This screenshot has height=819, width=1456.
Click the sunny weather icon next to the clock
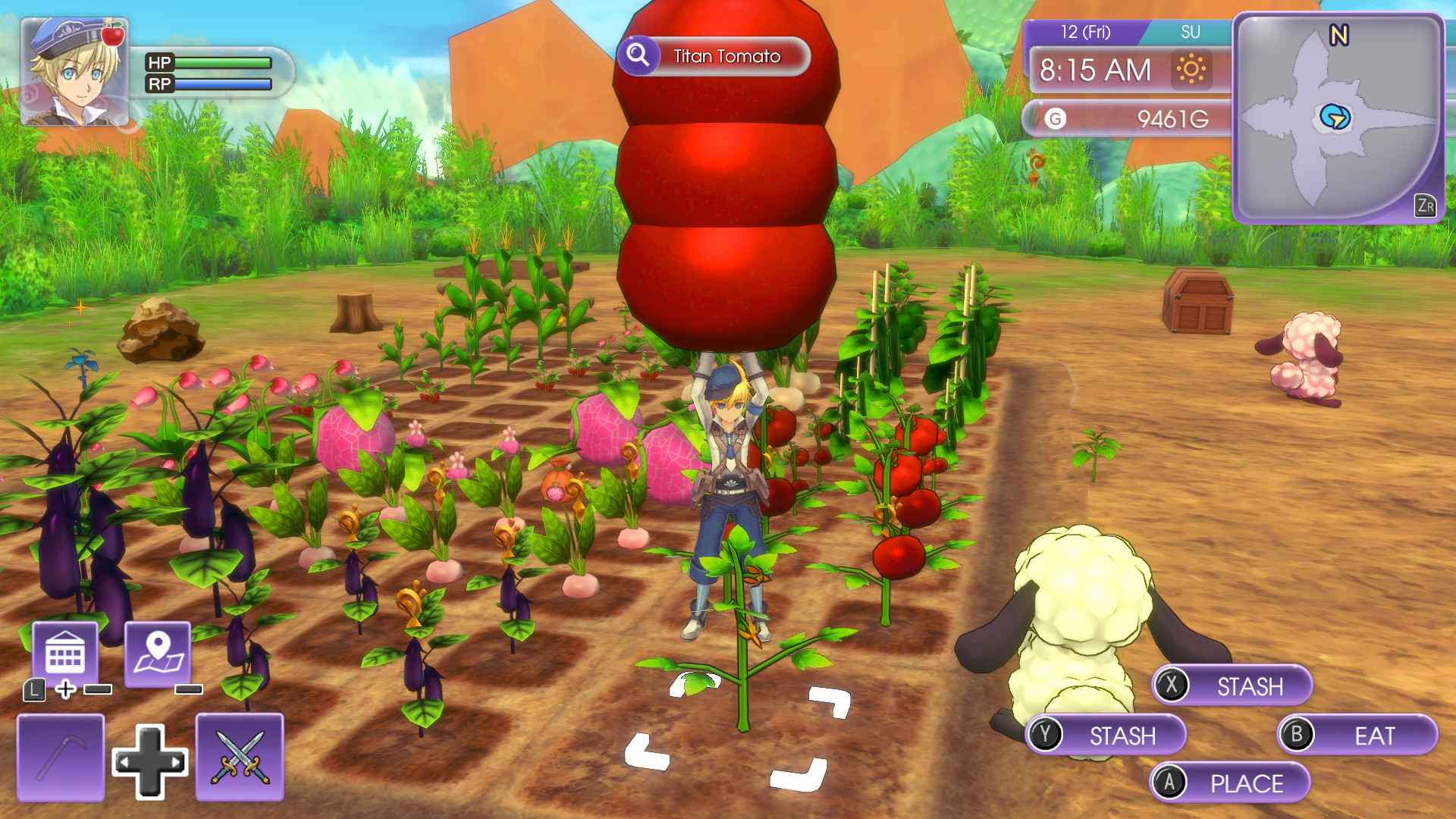point(1192,68)
